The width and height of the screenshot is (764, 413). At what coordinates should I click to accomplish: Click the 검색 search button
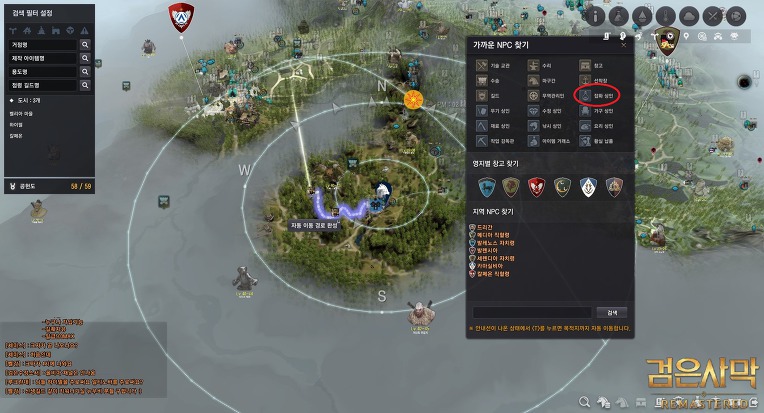[611, 311]
